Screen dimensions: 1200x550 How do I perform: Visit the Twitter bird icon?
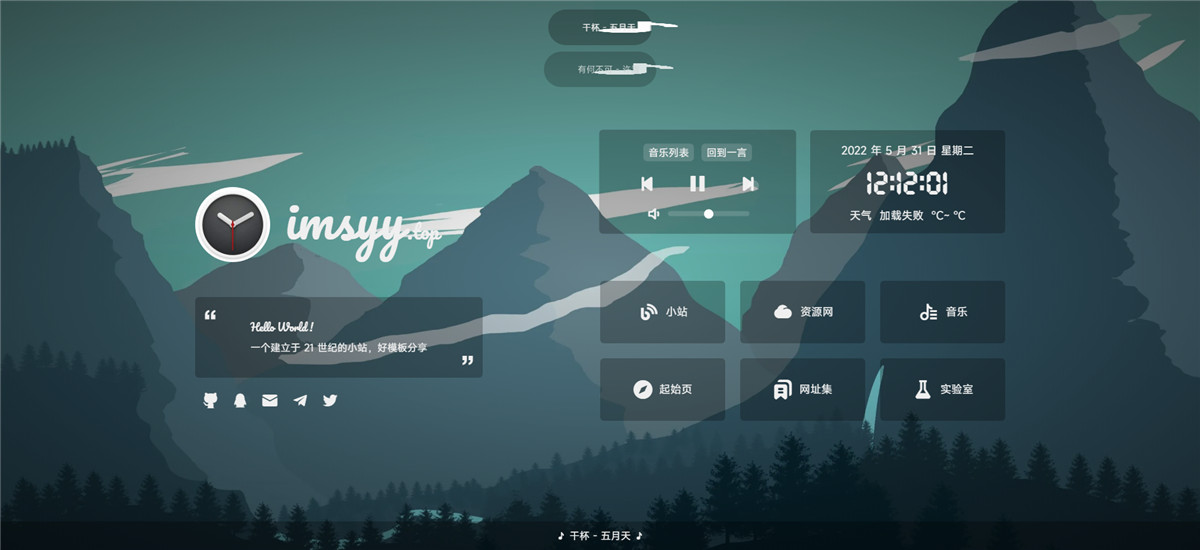click(330, 400)
